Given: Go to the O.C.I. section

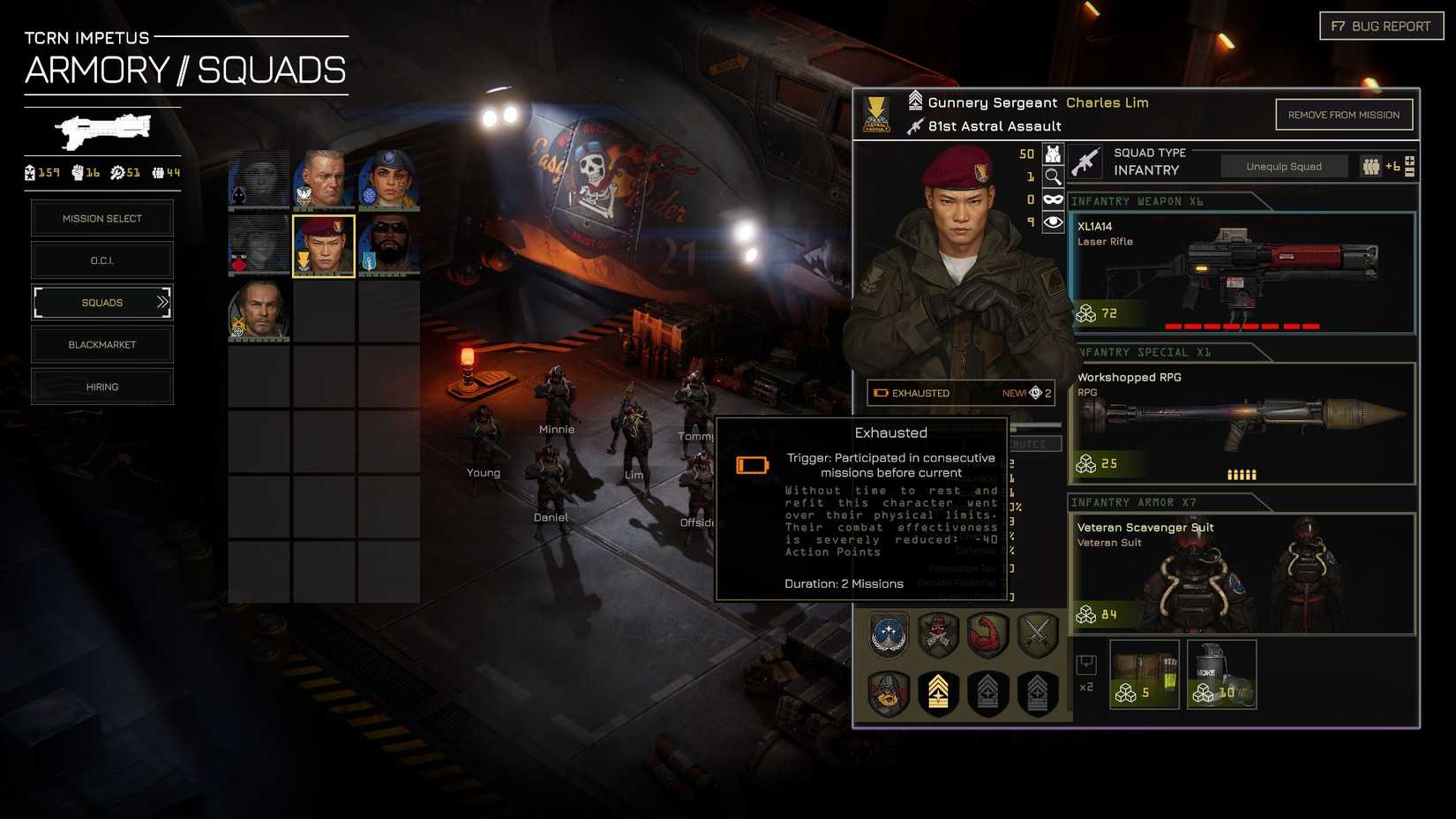Looking at the screenshot, I should [102, 260].
